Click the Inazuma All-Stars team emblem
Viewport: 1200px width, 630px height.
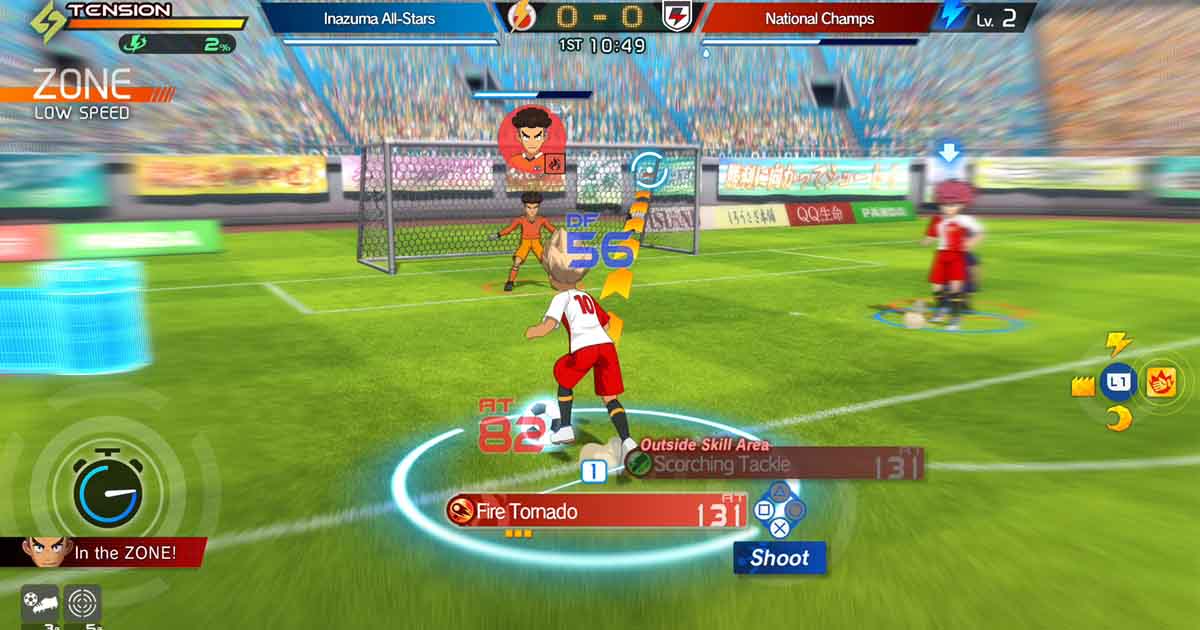(x=522, y=17)
